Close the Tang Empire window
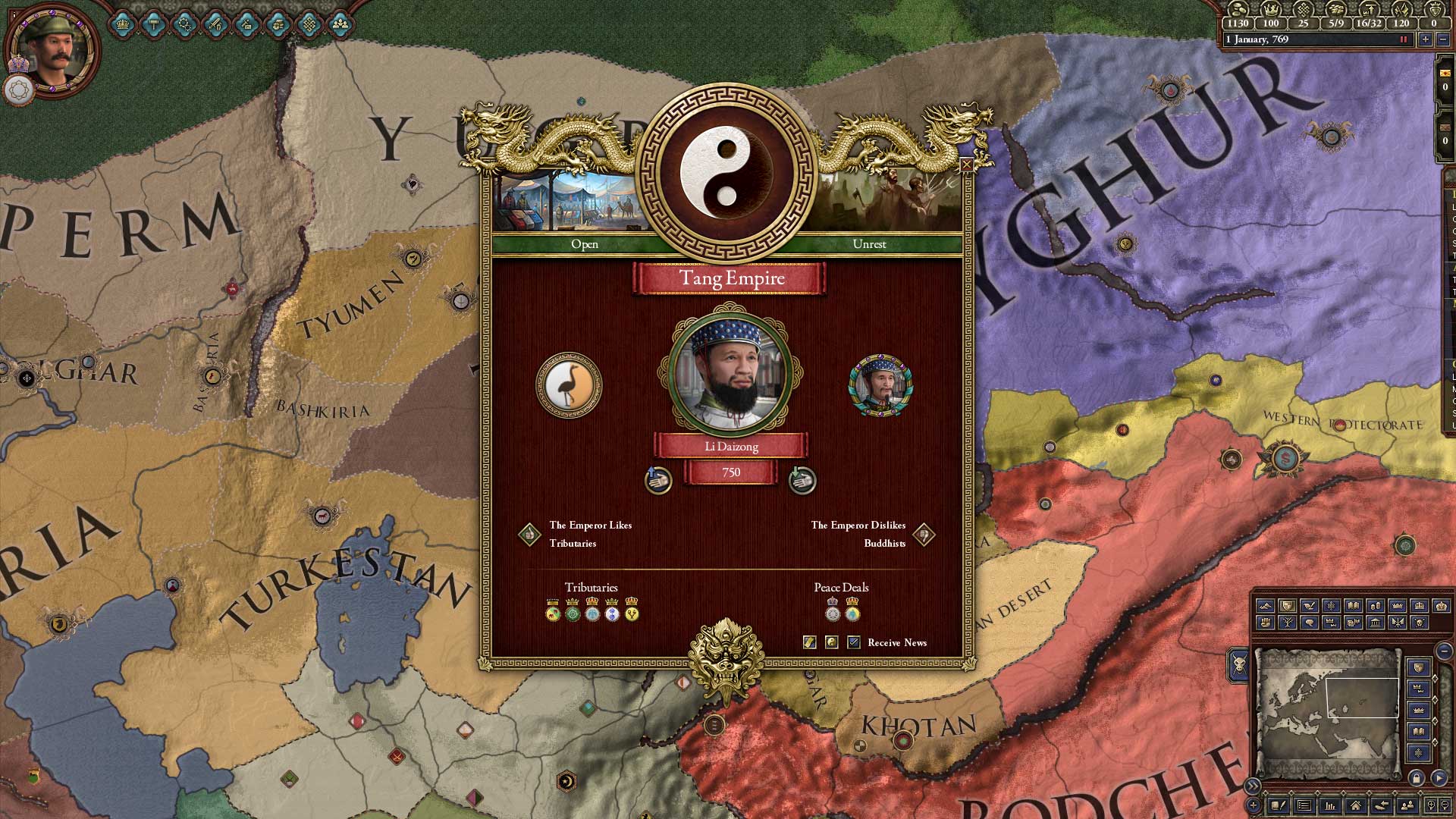This screenshot has height=819, width=1456. (966, 165)
